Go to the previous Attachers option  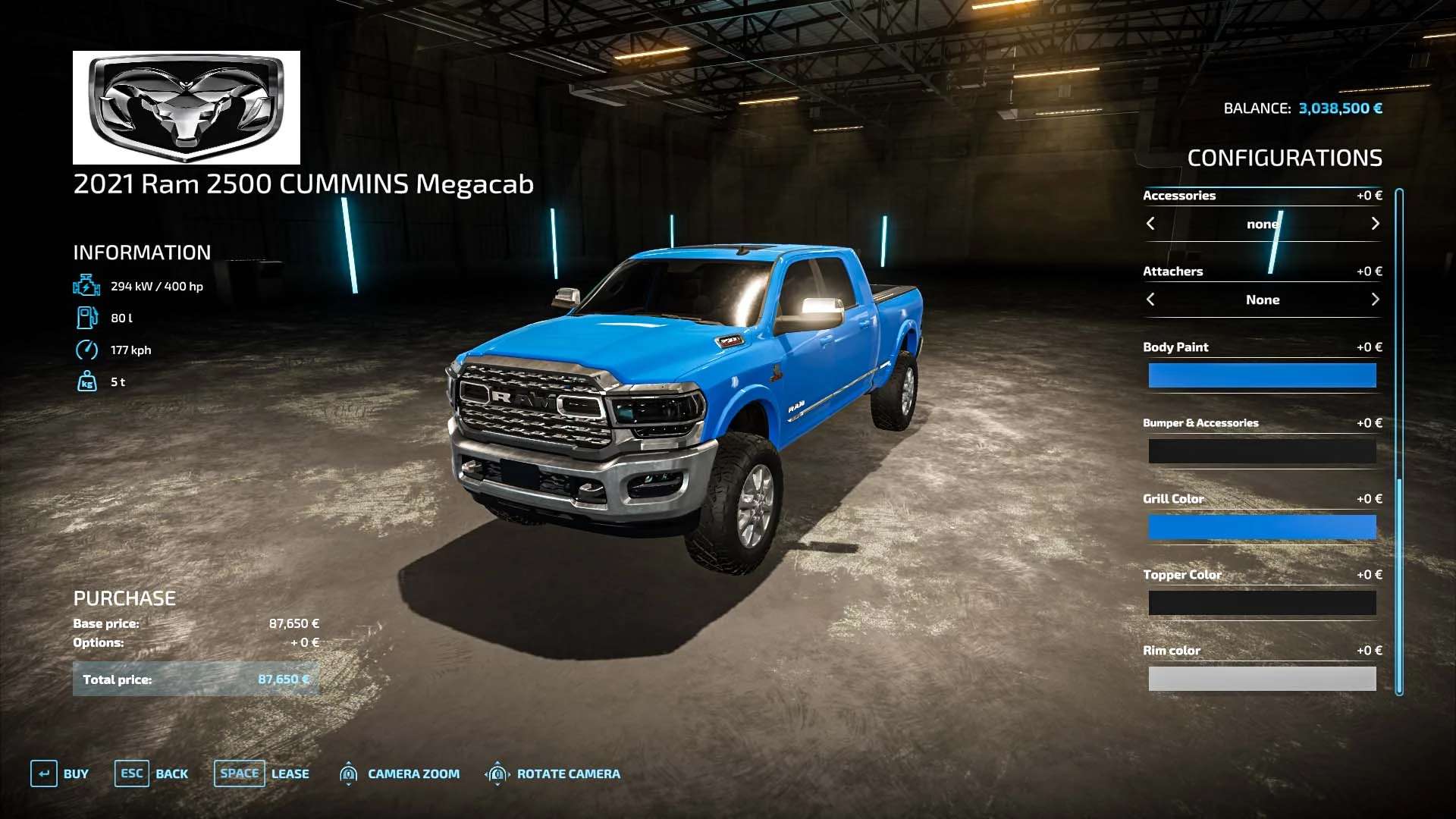1150,300
